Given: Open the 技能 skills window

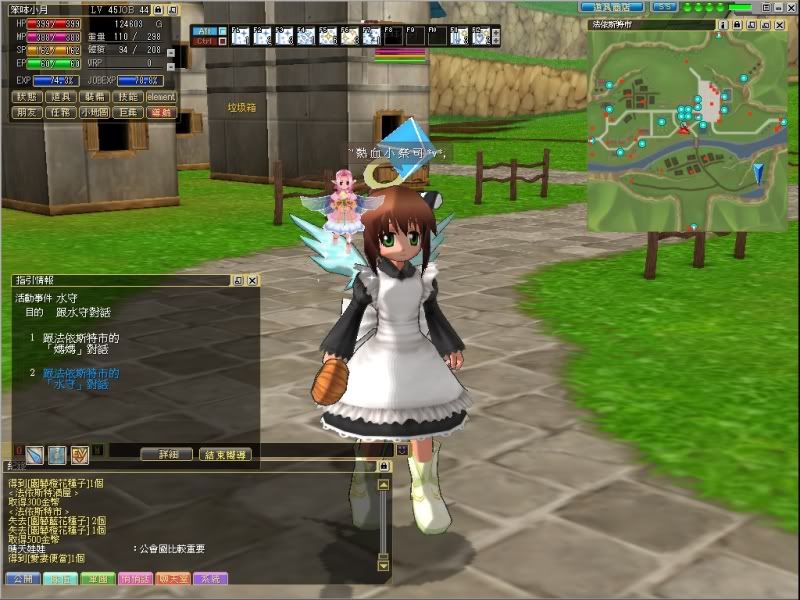Looking at the screenshot, I should point(129,97).
